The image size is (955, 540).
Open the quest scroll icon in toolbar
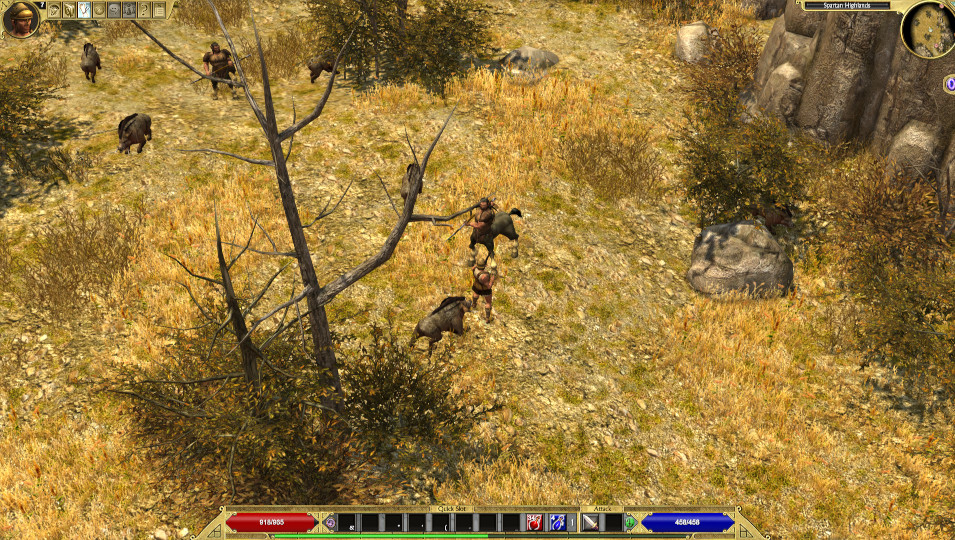tap(69, 10)
